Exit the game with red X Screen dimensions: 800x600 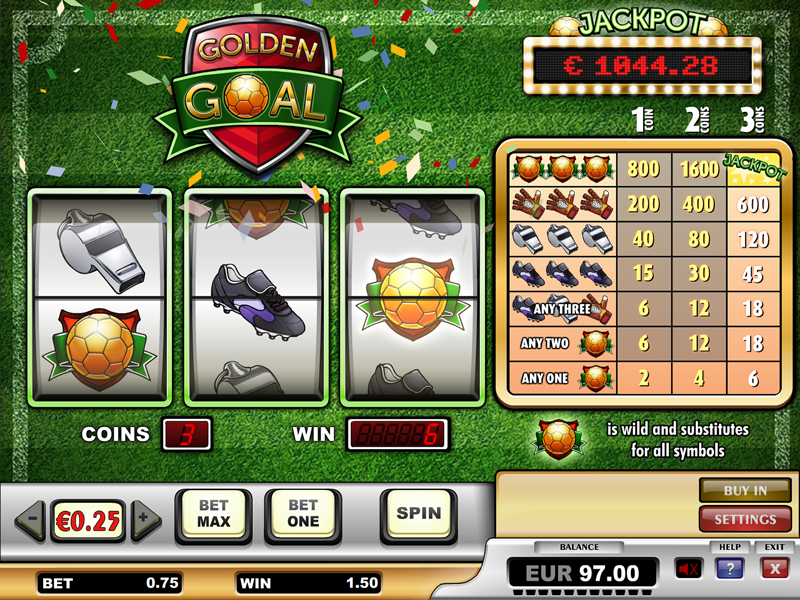point(773,569)
